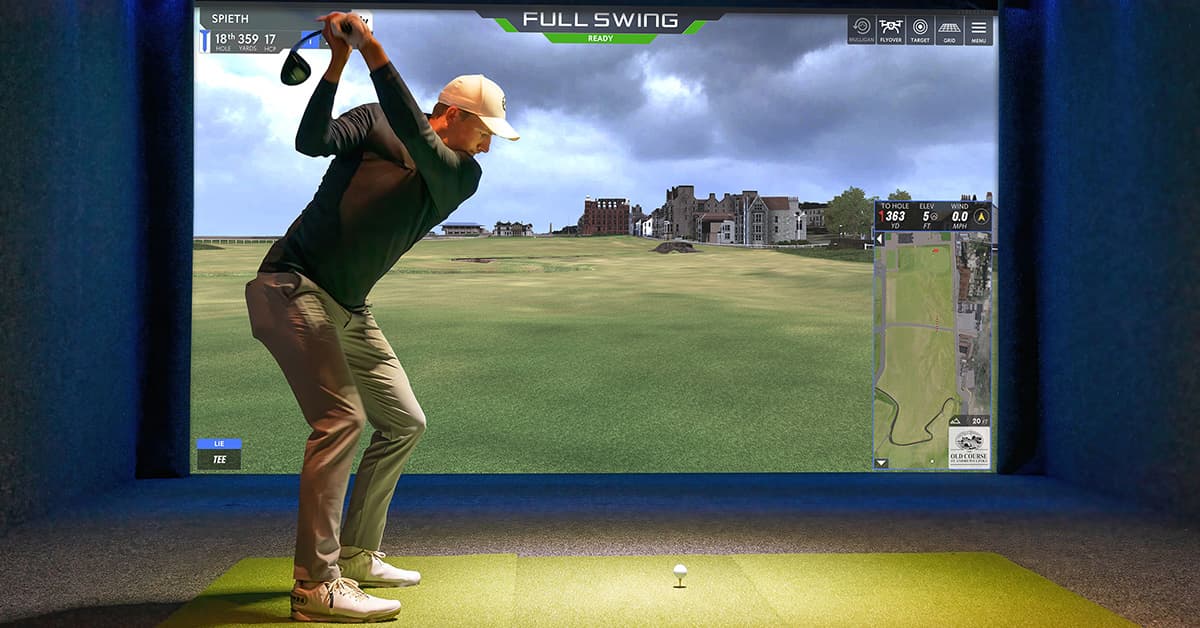Click the Tee lie indicator

(219, 455)
